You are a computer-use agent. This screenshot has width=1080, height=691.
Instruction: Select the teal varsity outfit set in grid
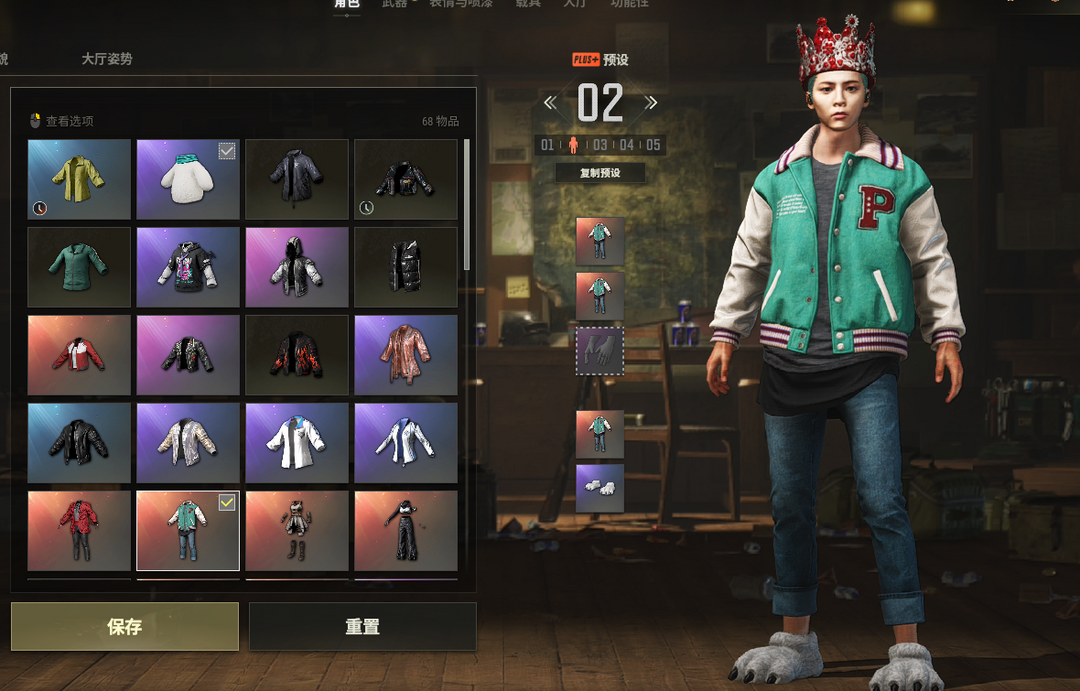coord(188,531)
